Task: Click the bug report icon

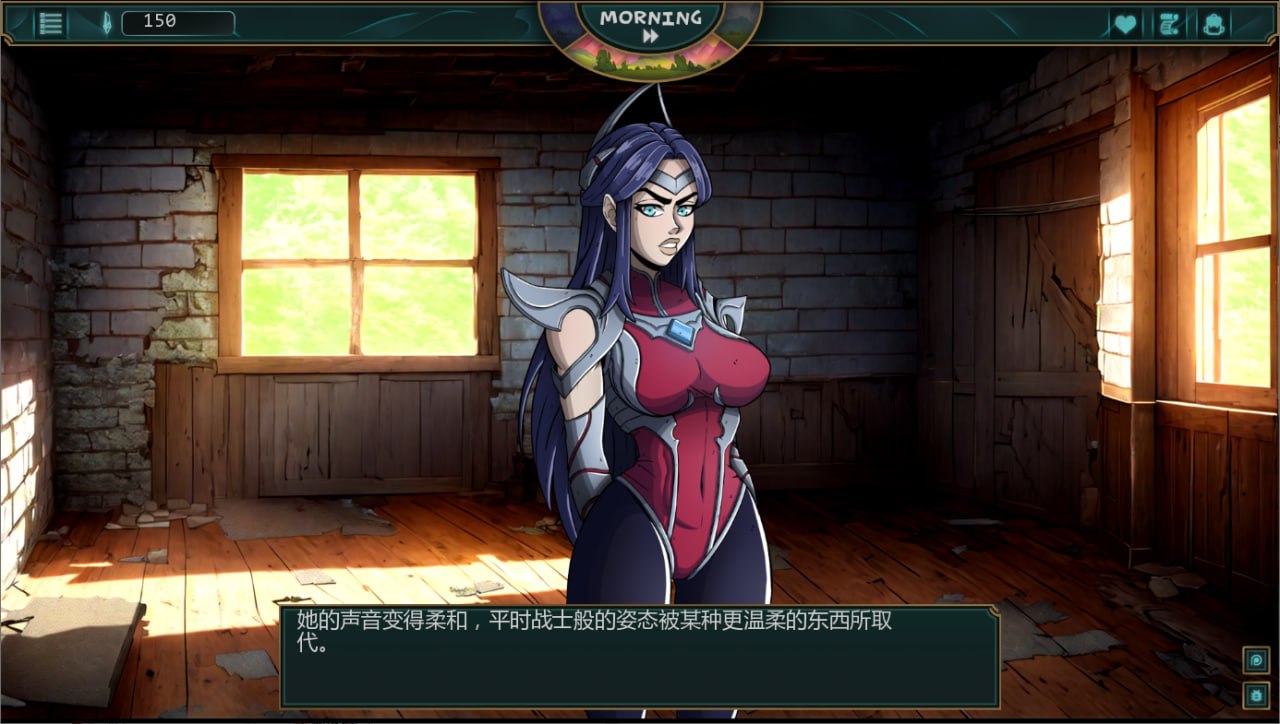Action: (x=1256, y=695)
